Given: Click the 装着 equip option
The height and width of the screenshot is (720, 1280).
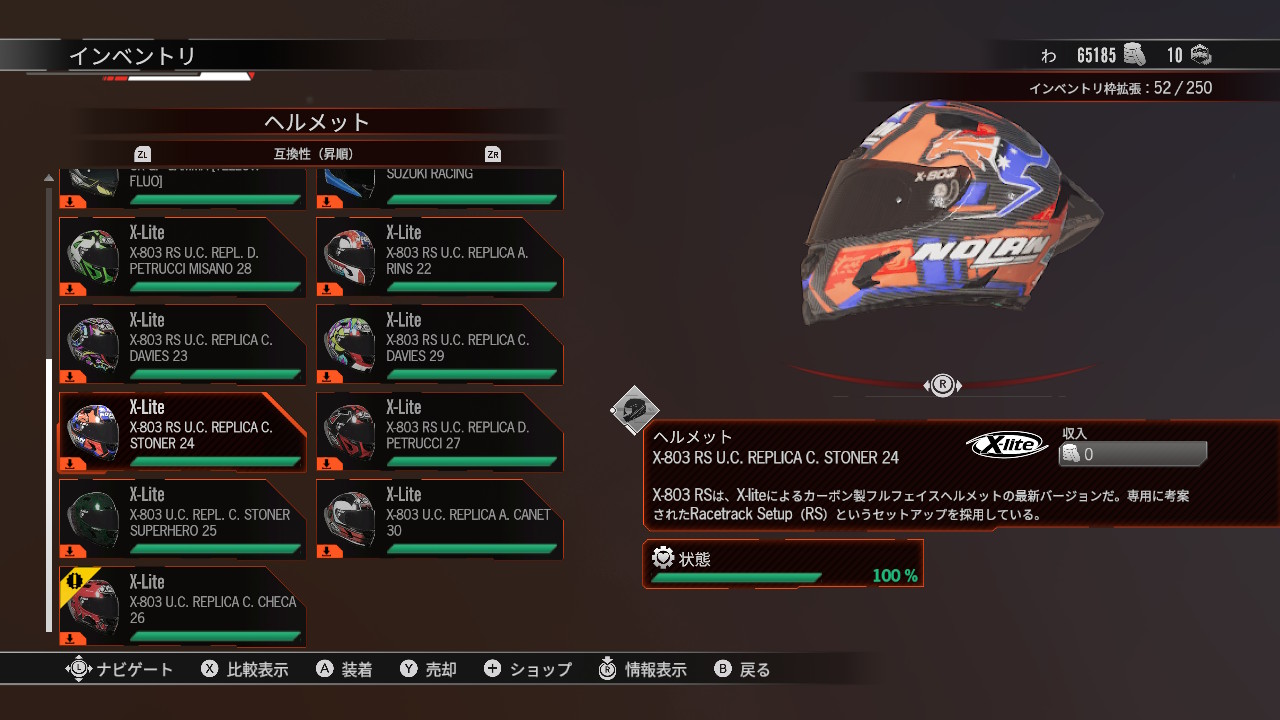Looking at the screenshot, I should [x=345, y=670].
